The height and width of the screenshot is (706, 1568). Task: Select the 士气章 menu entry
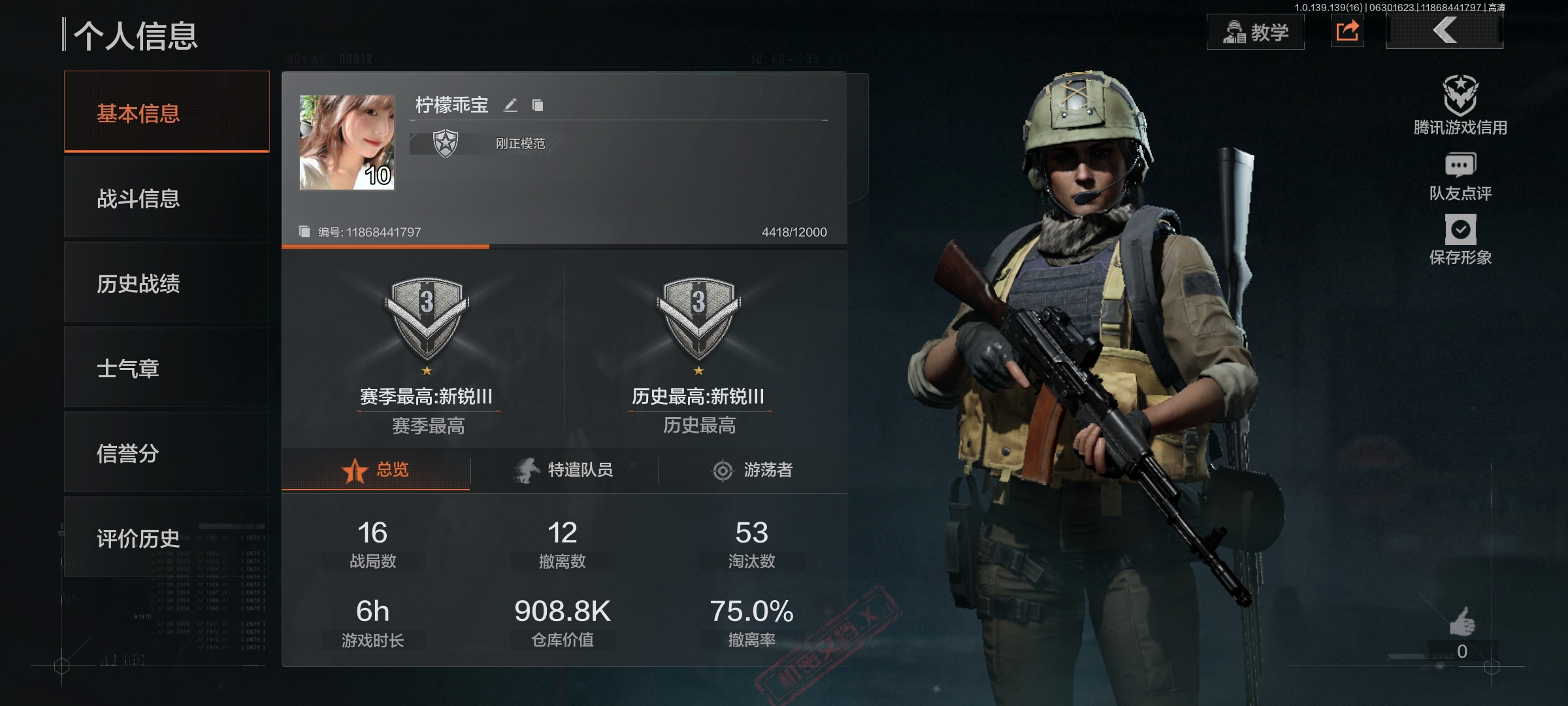coord(167,368)
